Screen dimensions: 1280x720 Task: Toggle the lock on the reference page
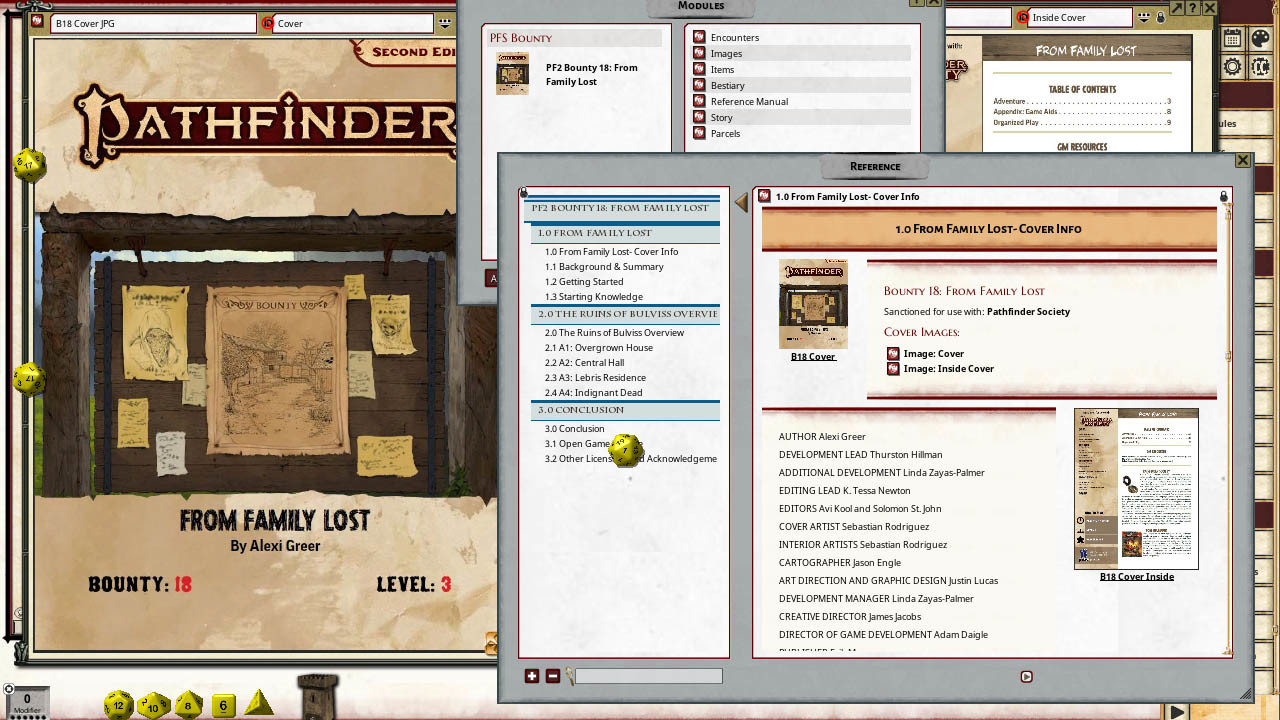[x=1224, y=197]
